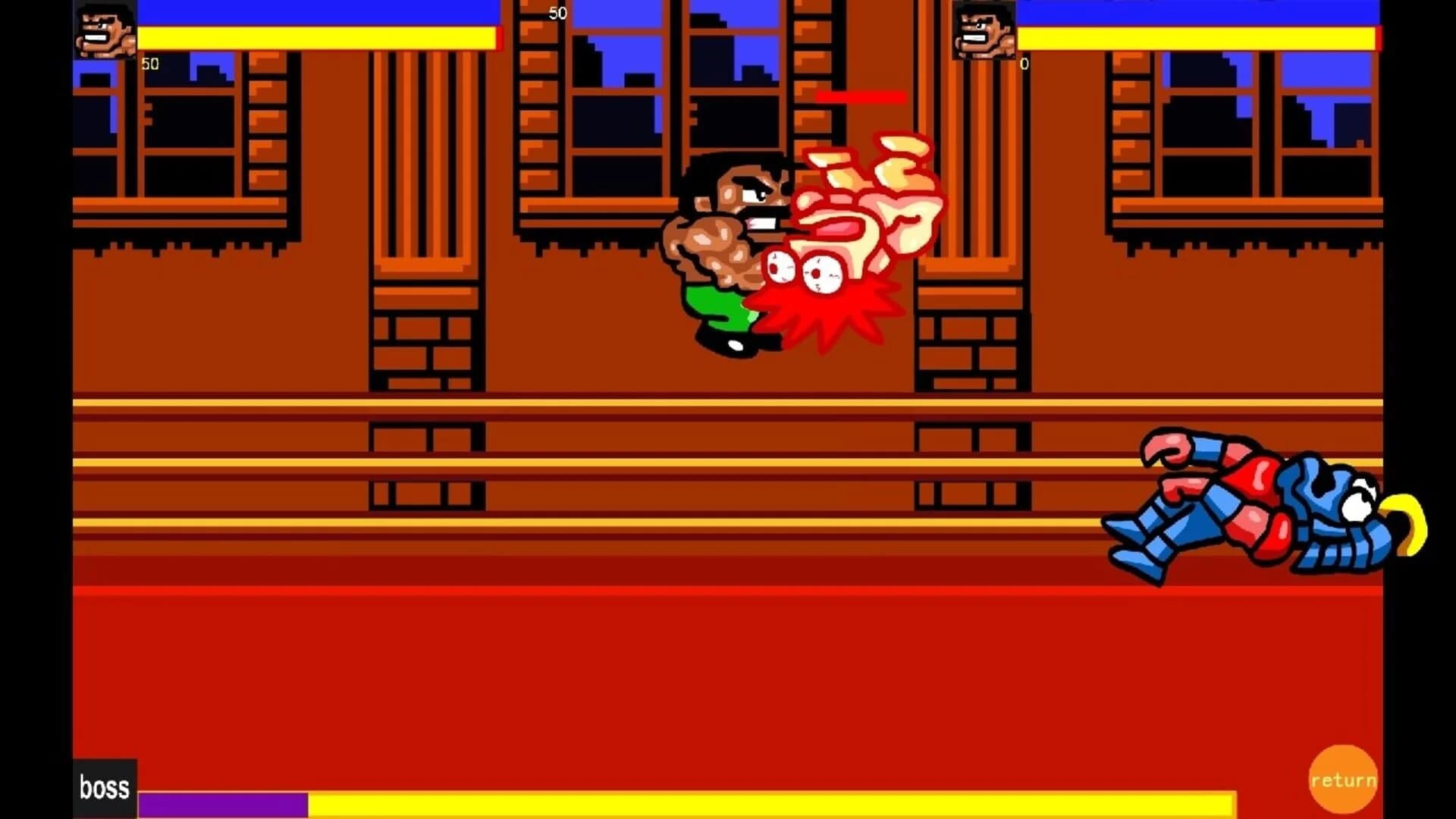Screen dimensions: 1456x819
Task: Click the boss label in the corner
Action: tap(104, 787)
